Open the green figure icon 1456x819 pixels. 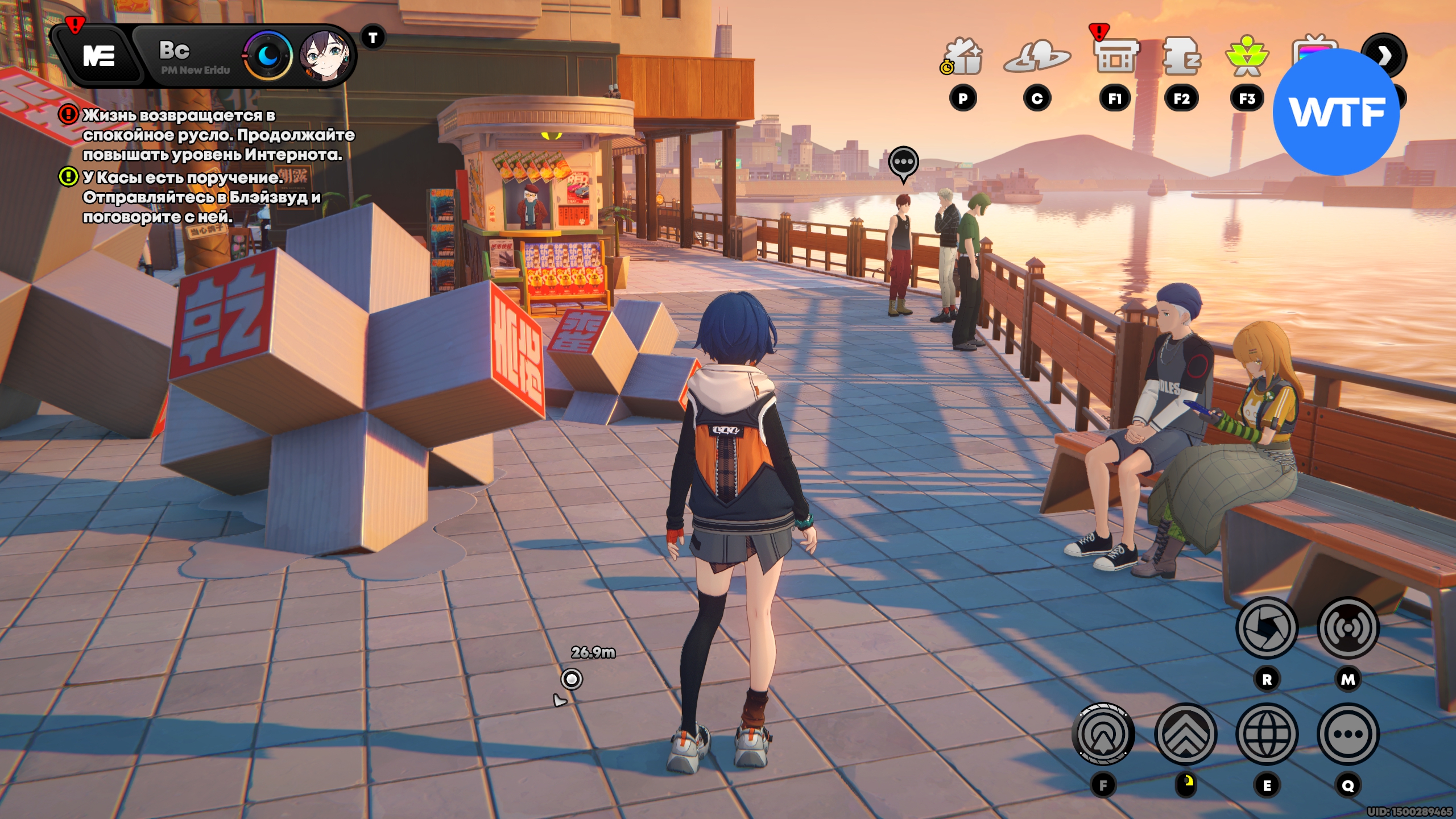tap(1247, 57)
